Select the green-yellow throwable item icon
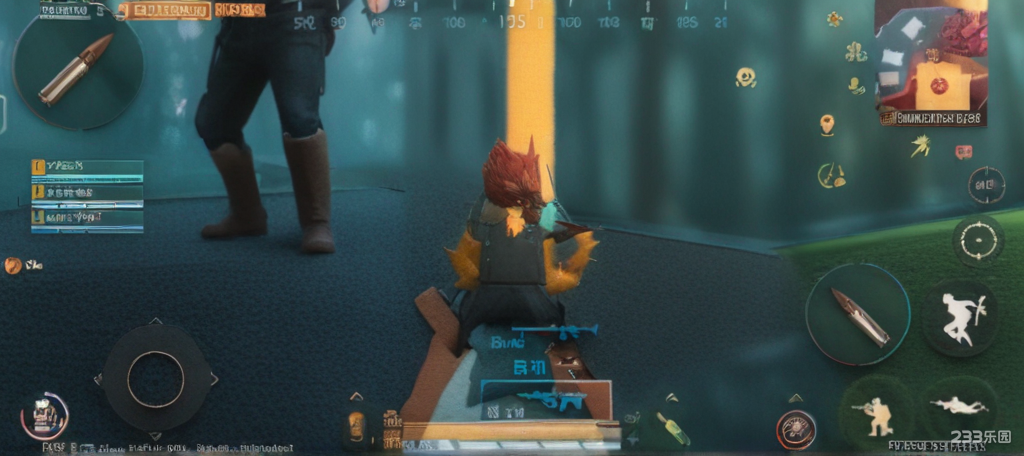 [x=673, y=428]
